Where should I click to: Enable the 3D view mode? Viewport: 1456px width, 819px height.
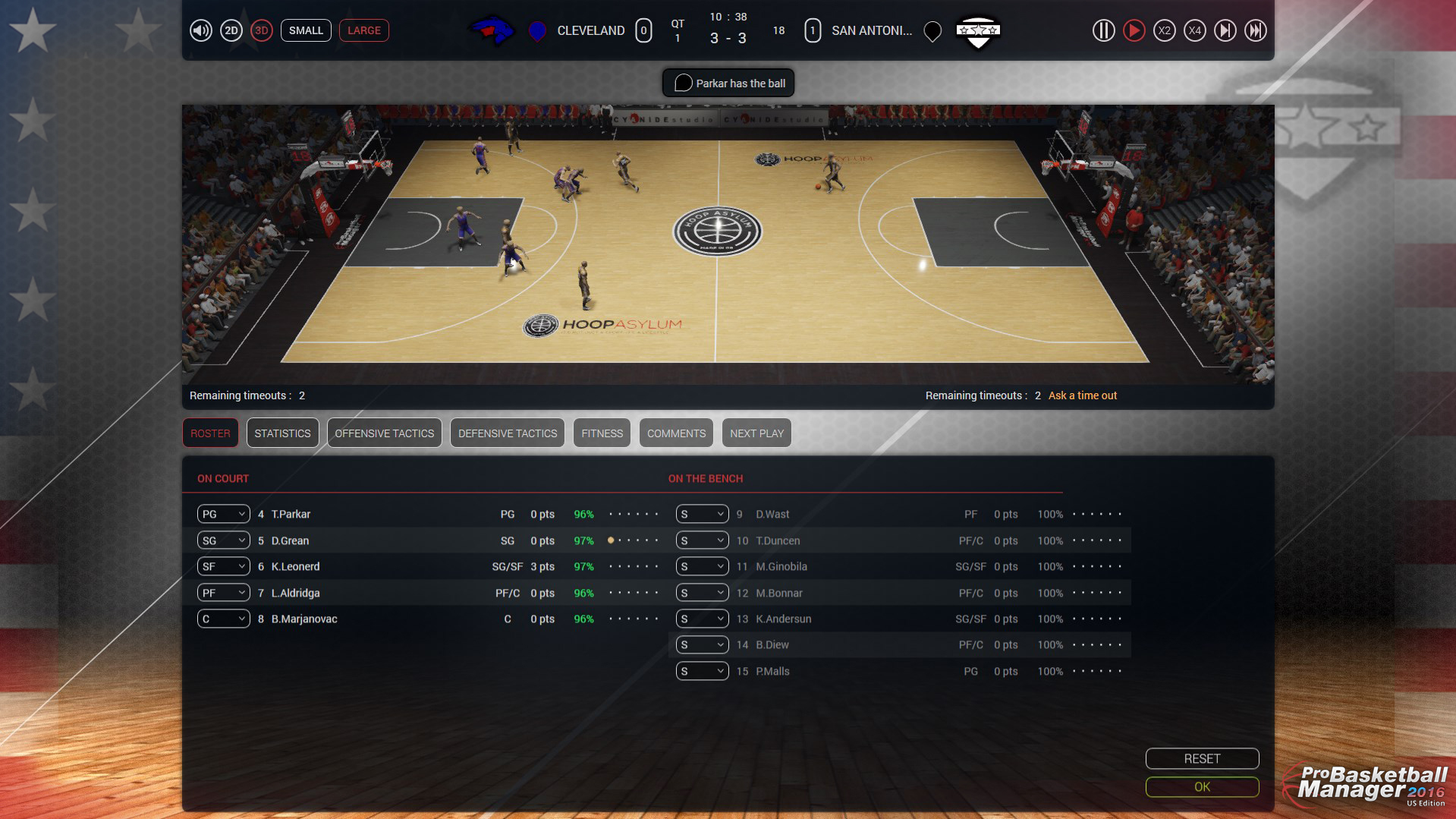[x=262, y=30]
